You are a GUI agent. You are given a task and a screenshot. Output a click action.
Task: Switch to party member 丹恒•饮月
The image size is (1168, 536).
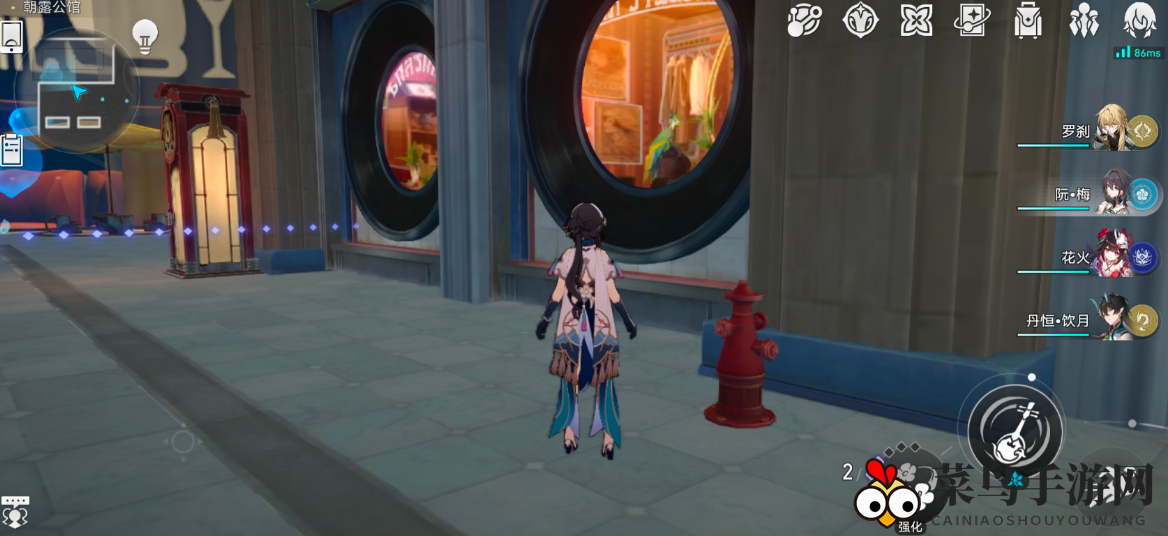pyautogui.click(x=1113, y=320)
